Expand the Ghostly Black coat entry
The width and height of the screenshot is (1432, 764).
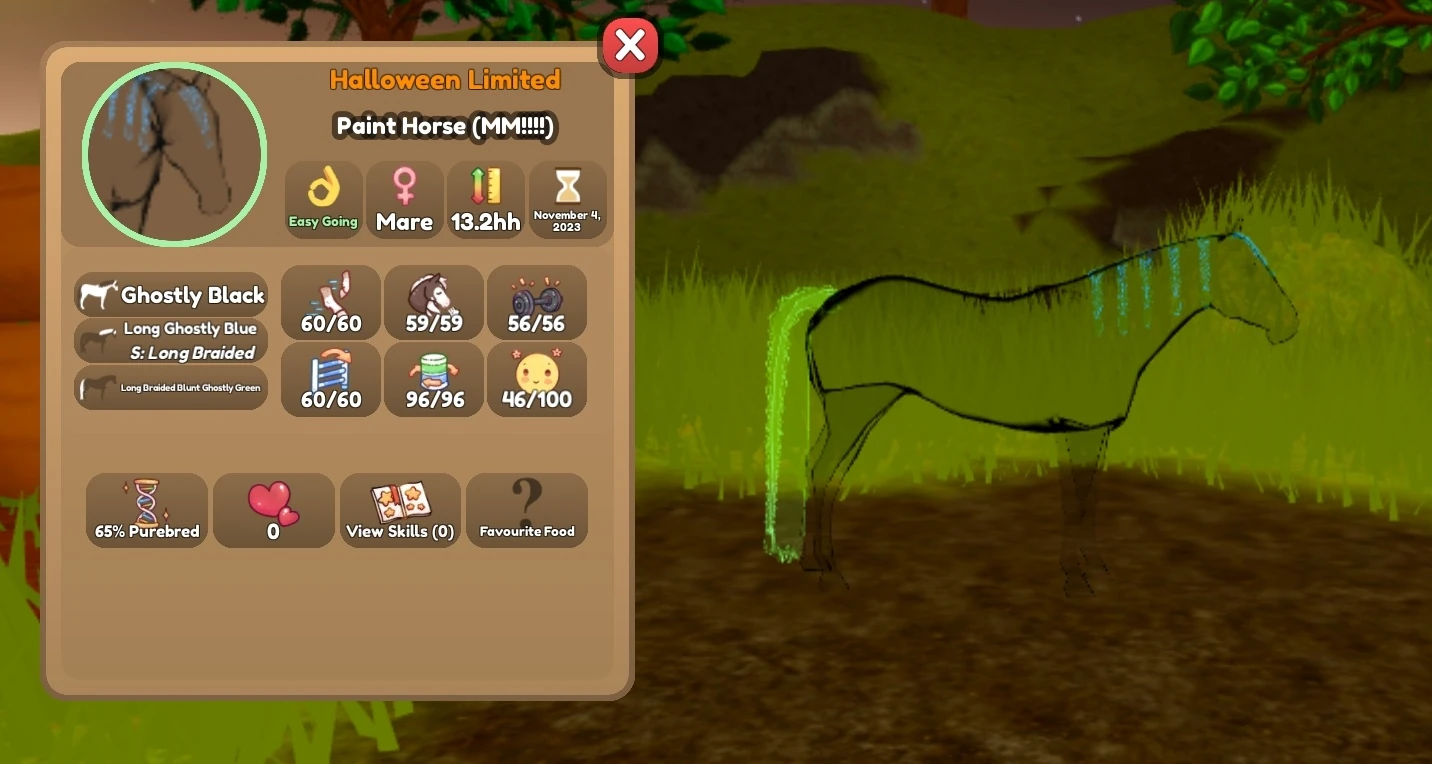(x=171, y=294)
